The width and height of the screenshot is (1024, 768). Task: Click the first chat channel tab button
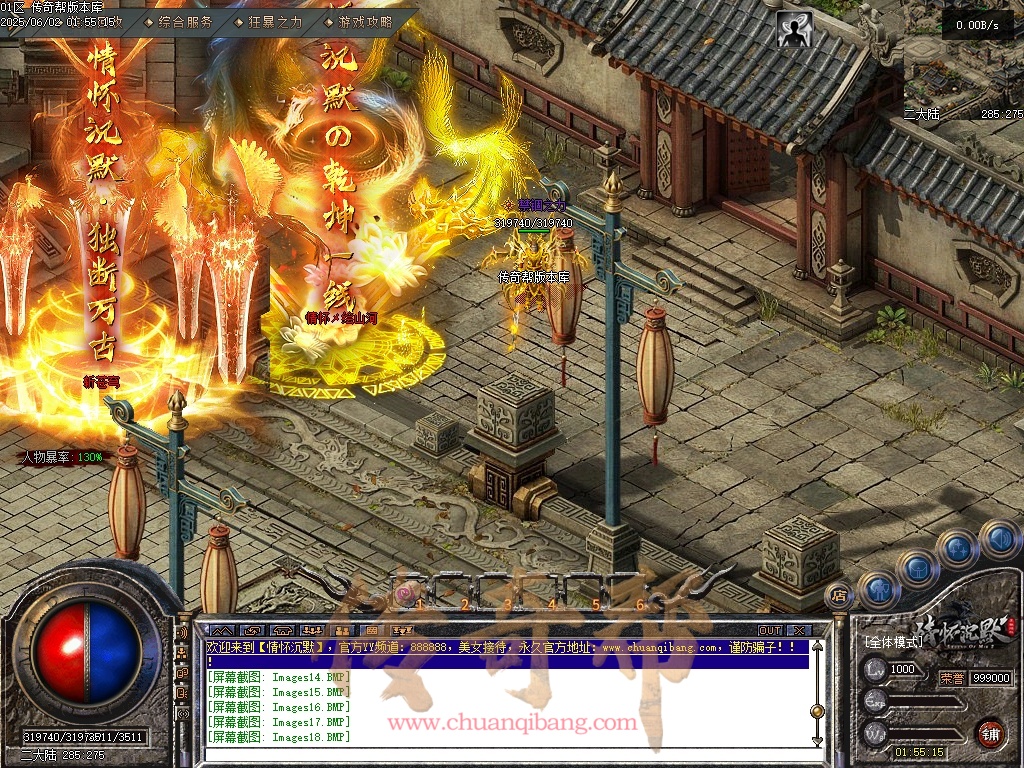click(x=222, y=630)
